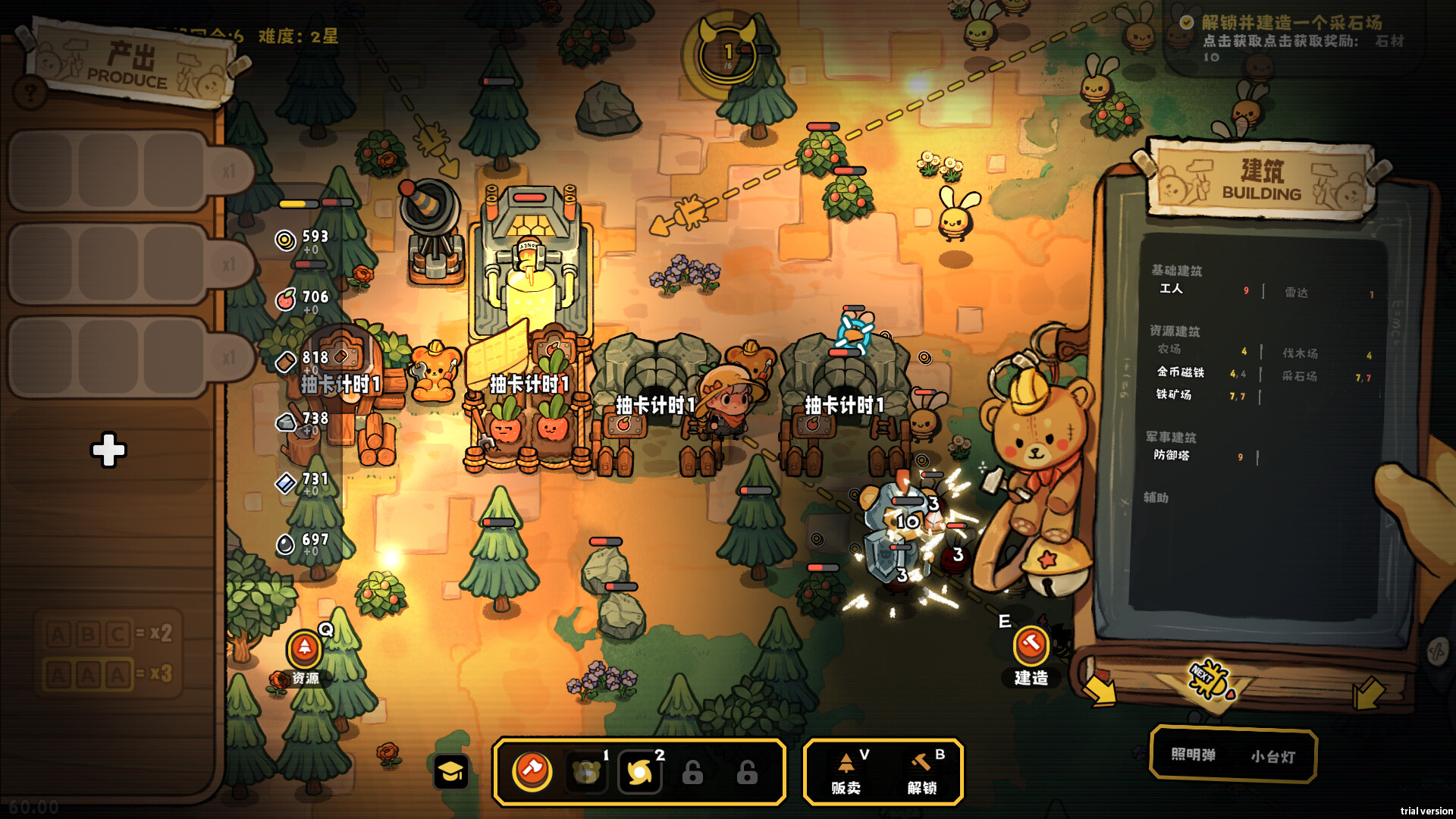
Task: Select the bear worker hotbar slot
Action: (x=586, y=772)
